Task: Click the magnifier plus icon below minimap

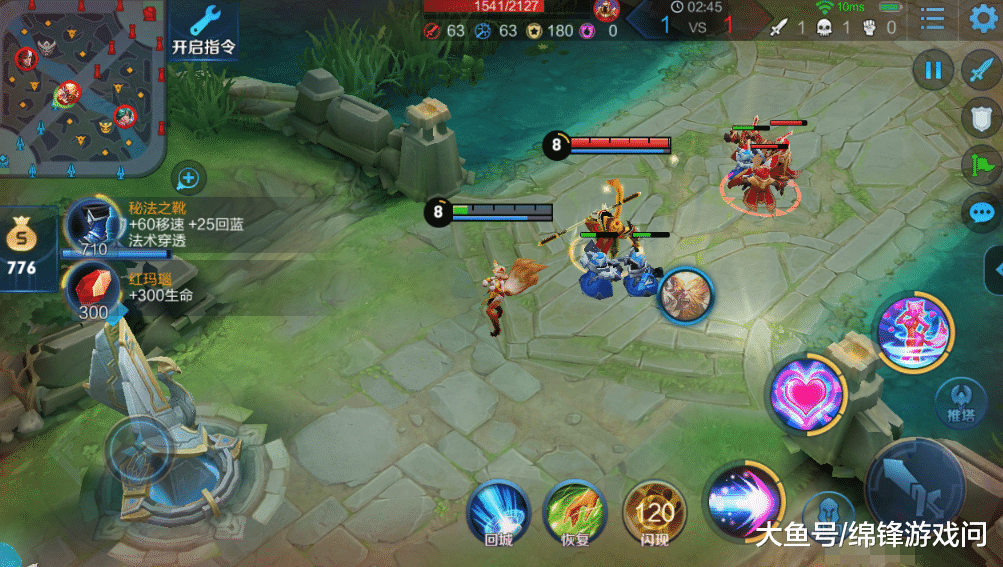Action: (188, 179)
